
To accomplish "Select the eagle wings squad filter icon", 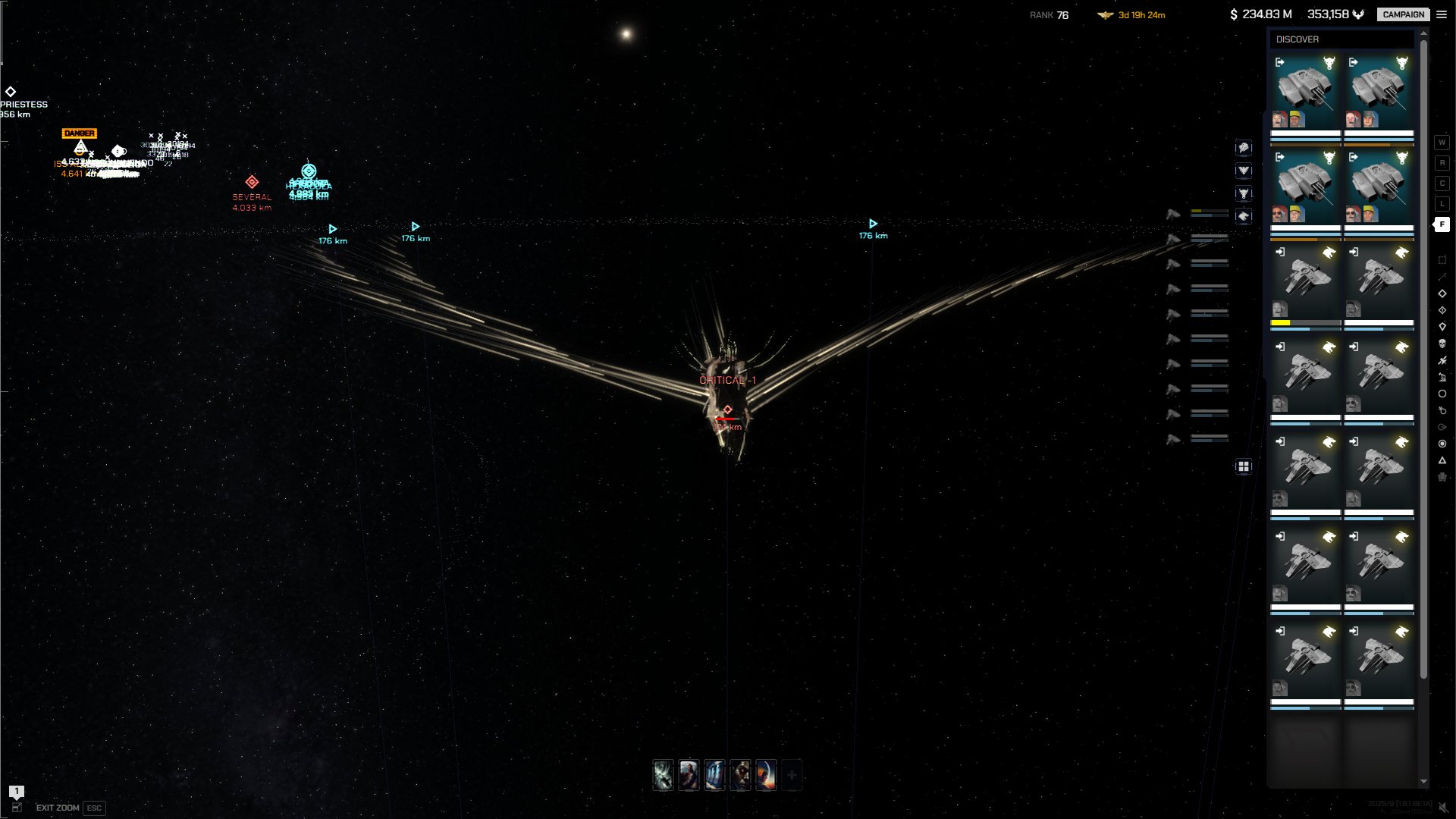I will (x=1244, y=171).
